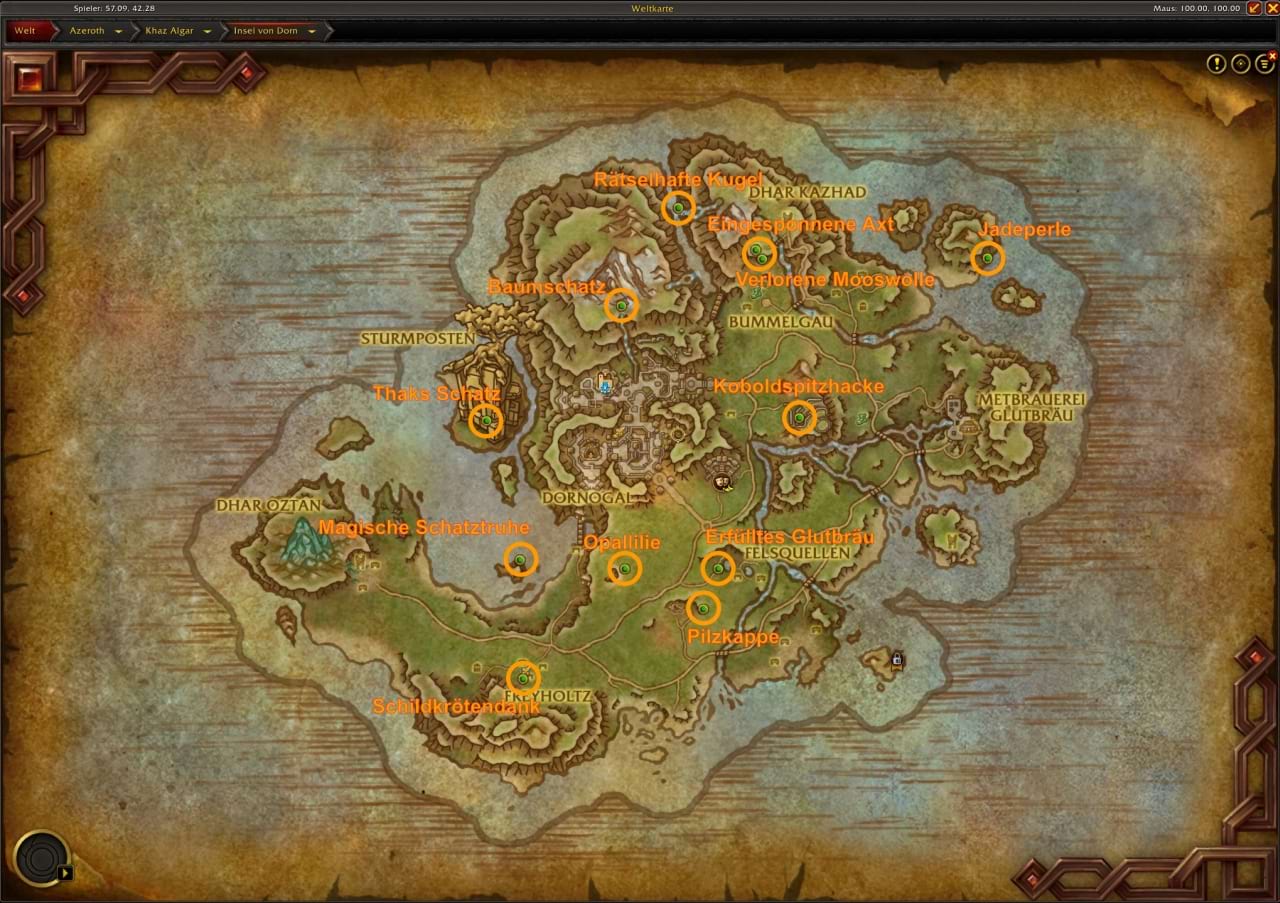Open the exclamation mark quest filter
This screenshot has width=1280, height=903.
[x=1216, y=64]
